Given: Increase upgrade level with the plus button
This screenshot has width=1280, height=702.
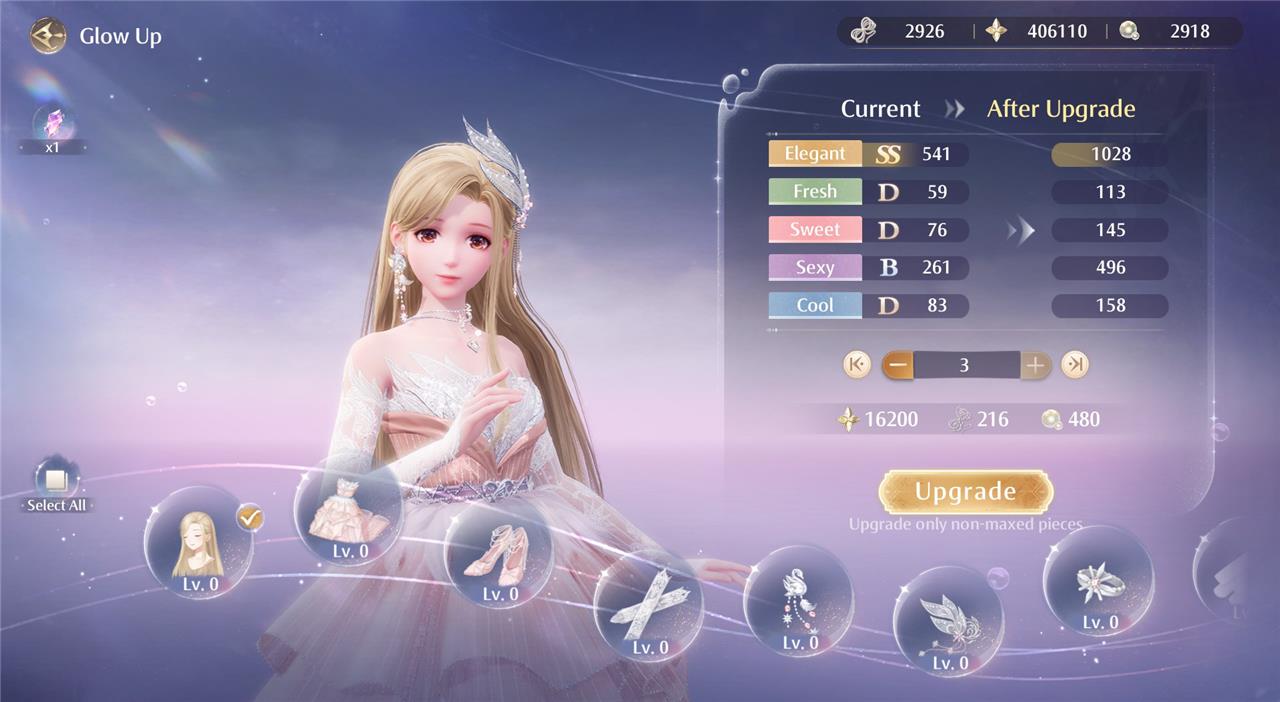Looking at the screenshot, I should coord(1035,365).
